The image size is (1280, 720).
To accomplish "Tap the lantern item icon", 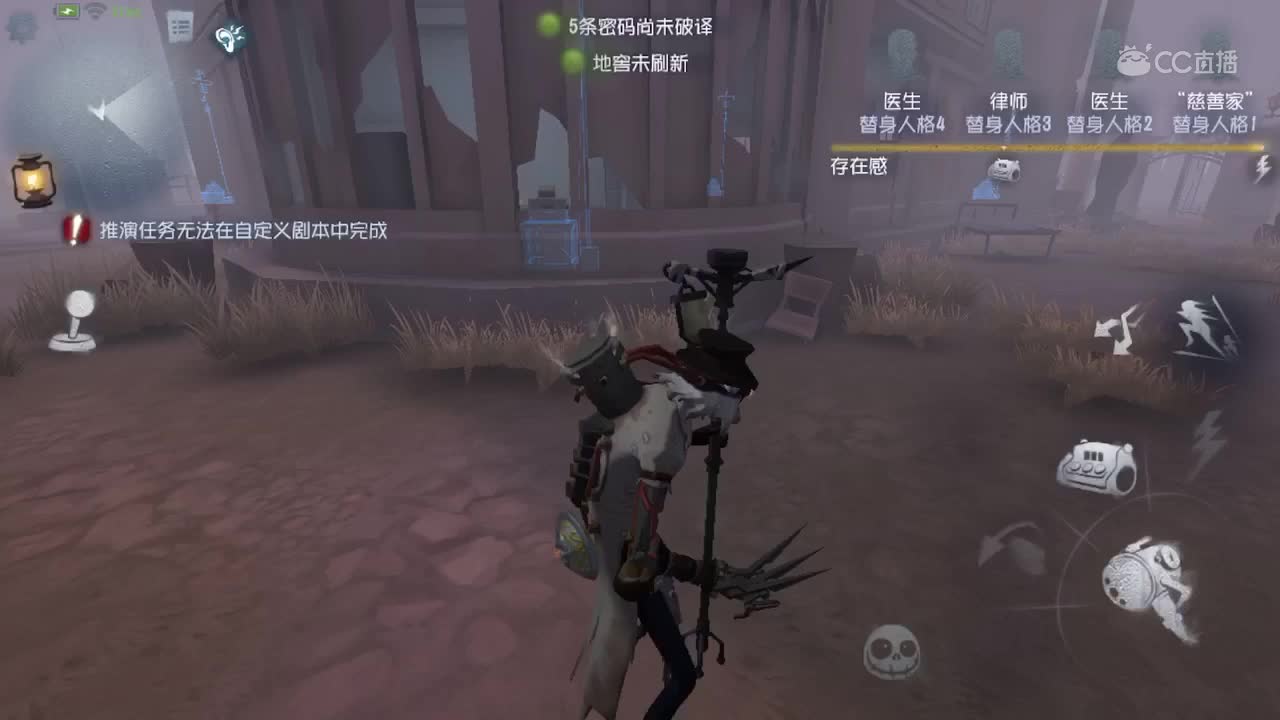I will 33,180.
